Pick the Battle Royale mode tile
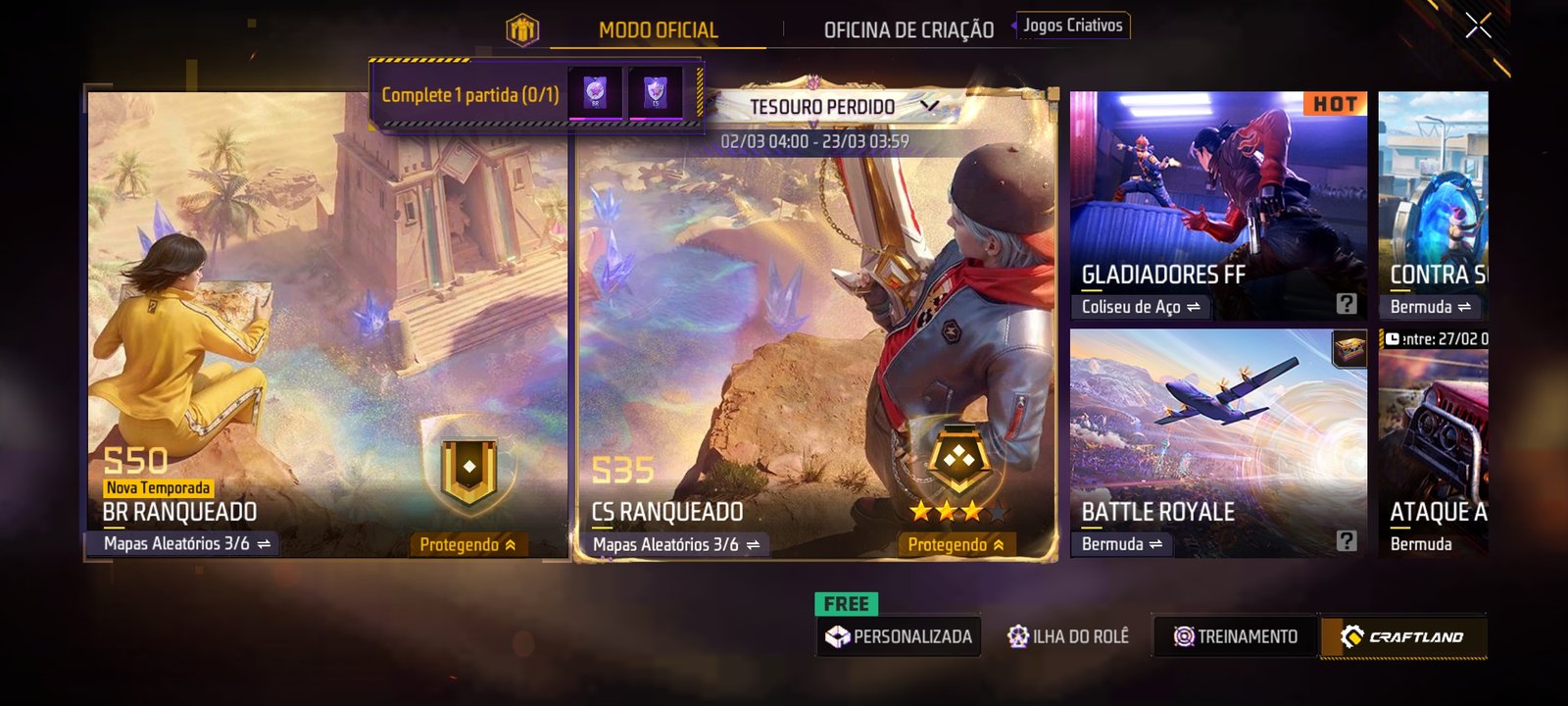Screen dimensions: 1568x706 pos(1217,431)
